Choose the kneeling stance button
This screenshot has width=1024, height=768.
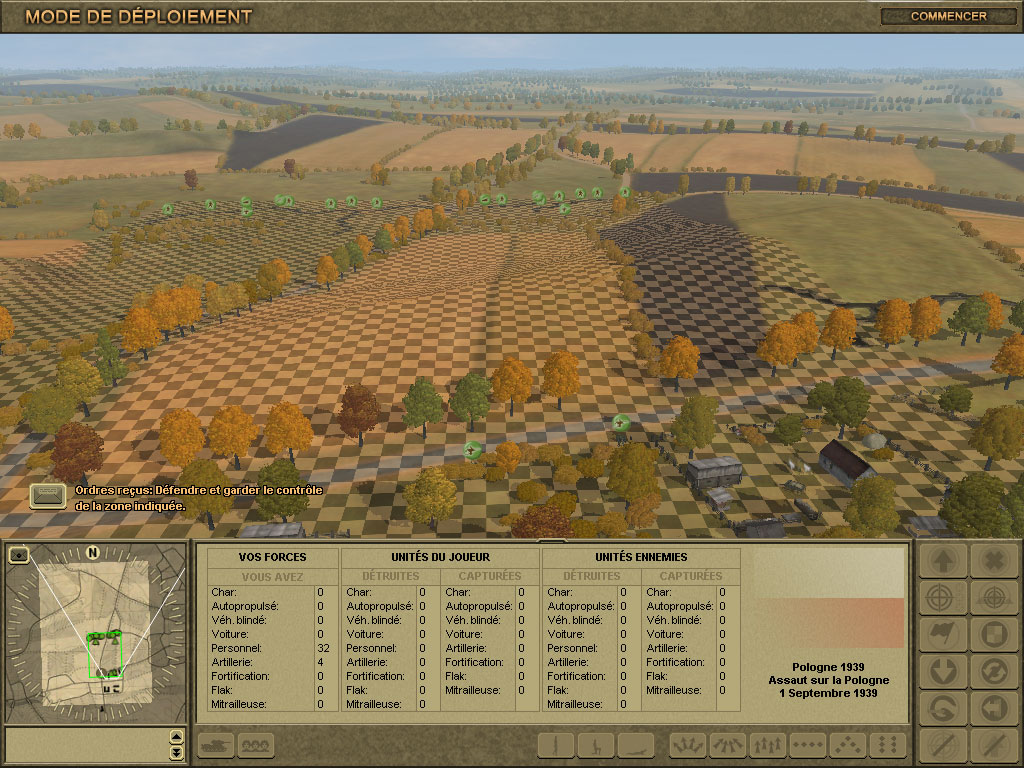(x=596, y=745)
